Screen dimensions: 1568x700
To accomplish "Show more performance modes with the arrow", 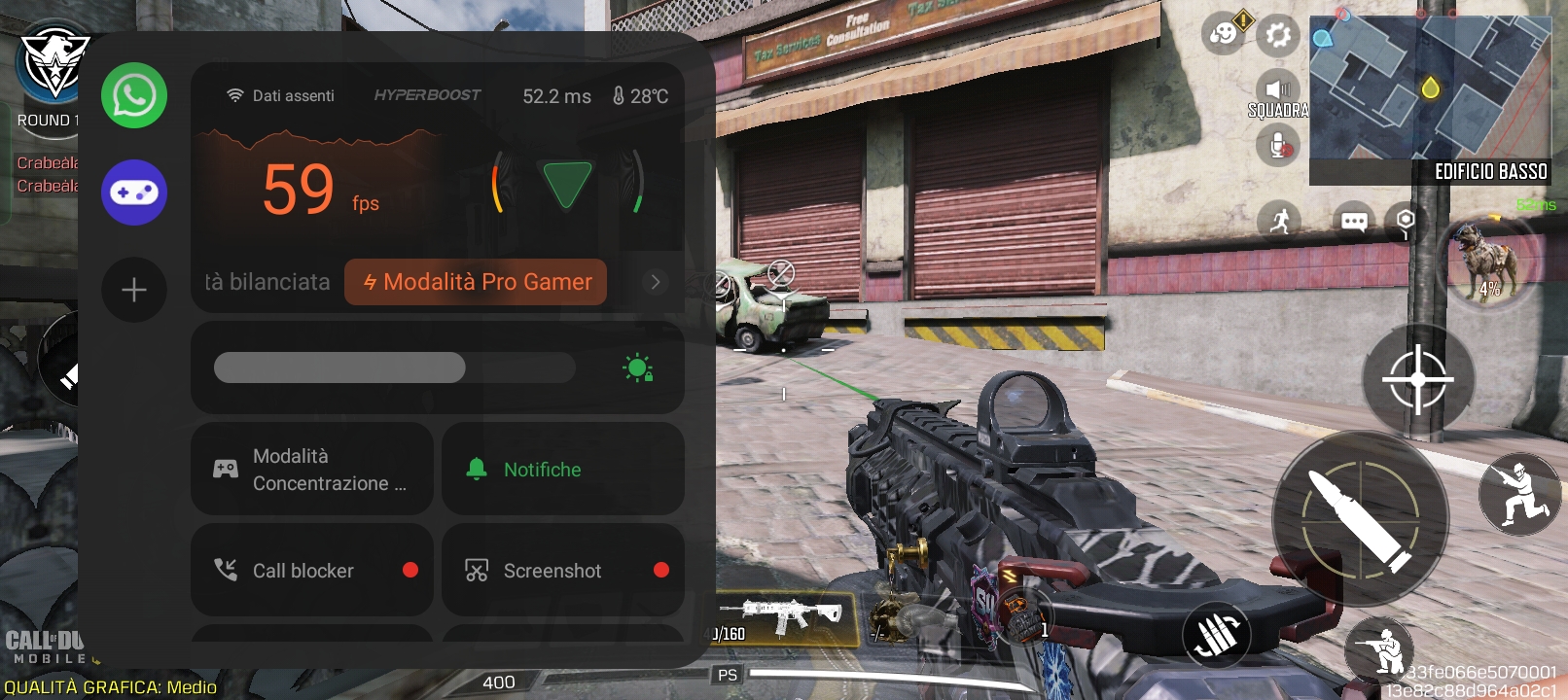I will pyautogui.click(x=656, y=282).
